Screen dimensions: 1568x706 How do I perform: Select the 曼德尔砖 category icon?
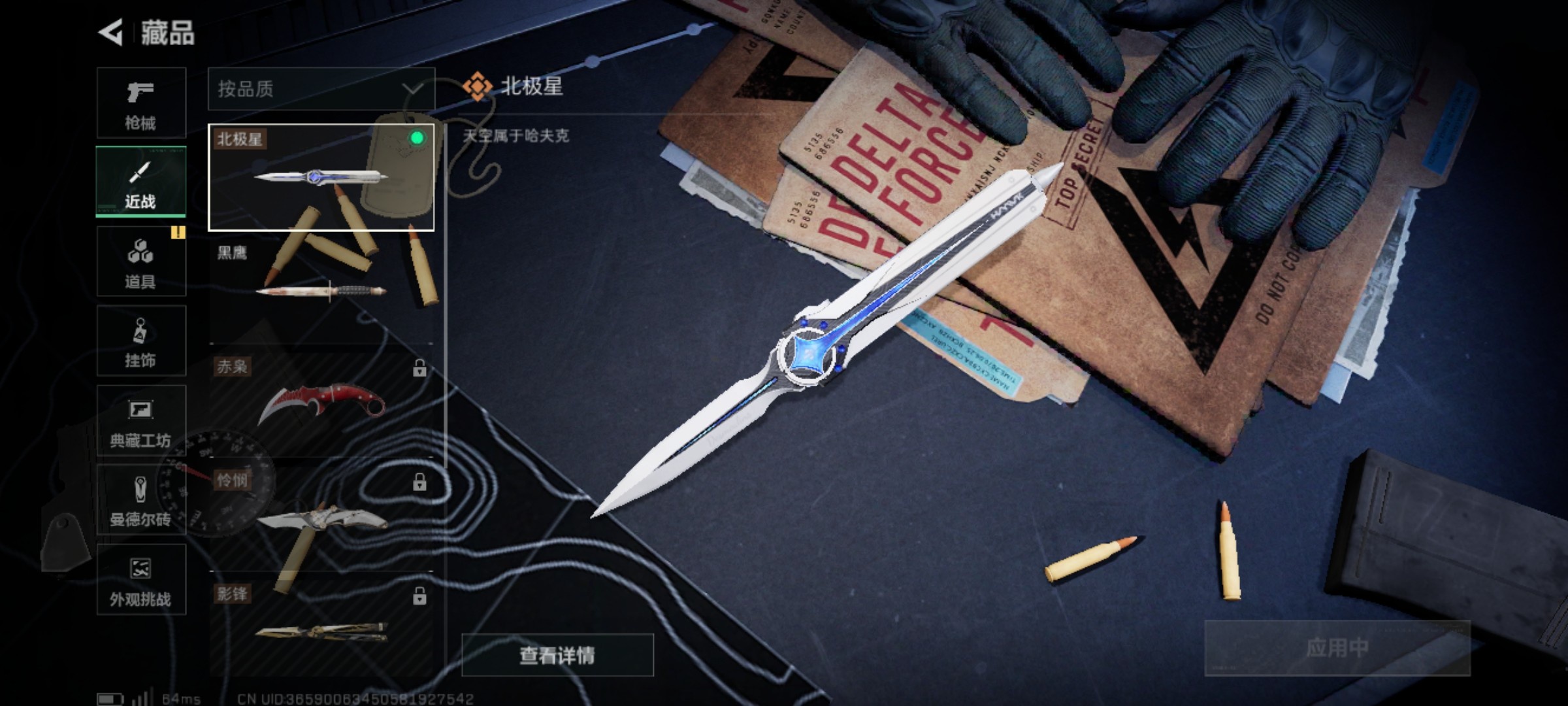[x=140, y=500]
